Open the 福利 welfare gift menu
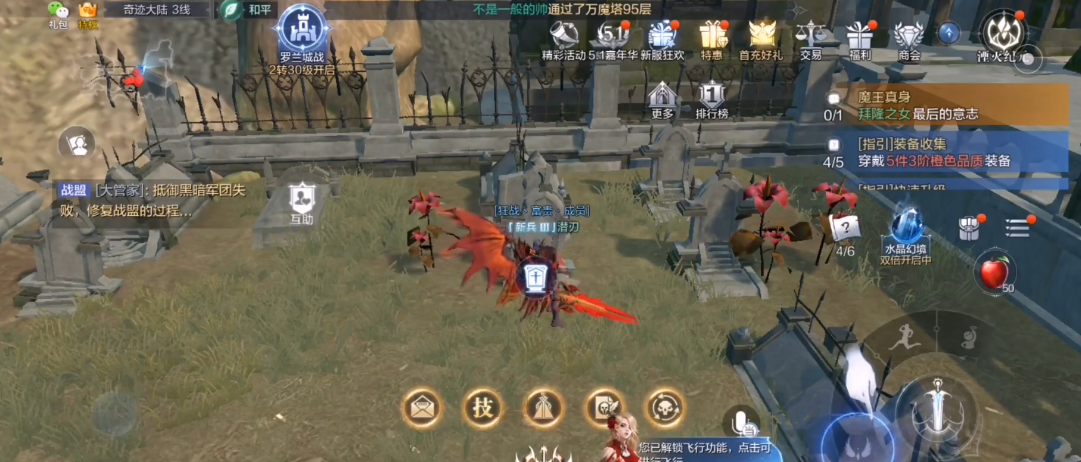 pos(859,37)
